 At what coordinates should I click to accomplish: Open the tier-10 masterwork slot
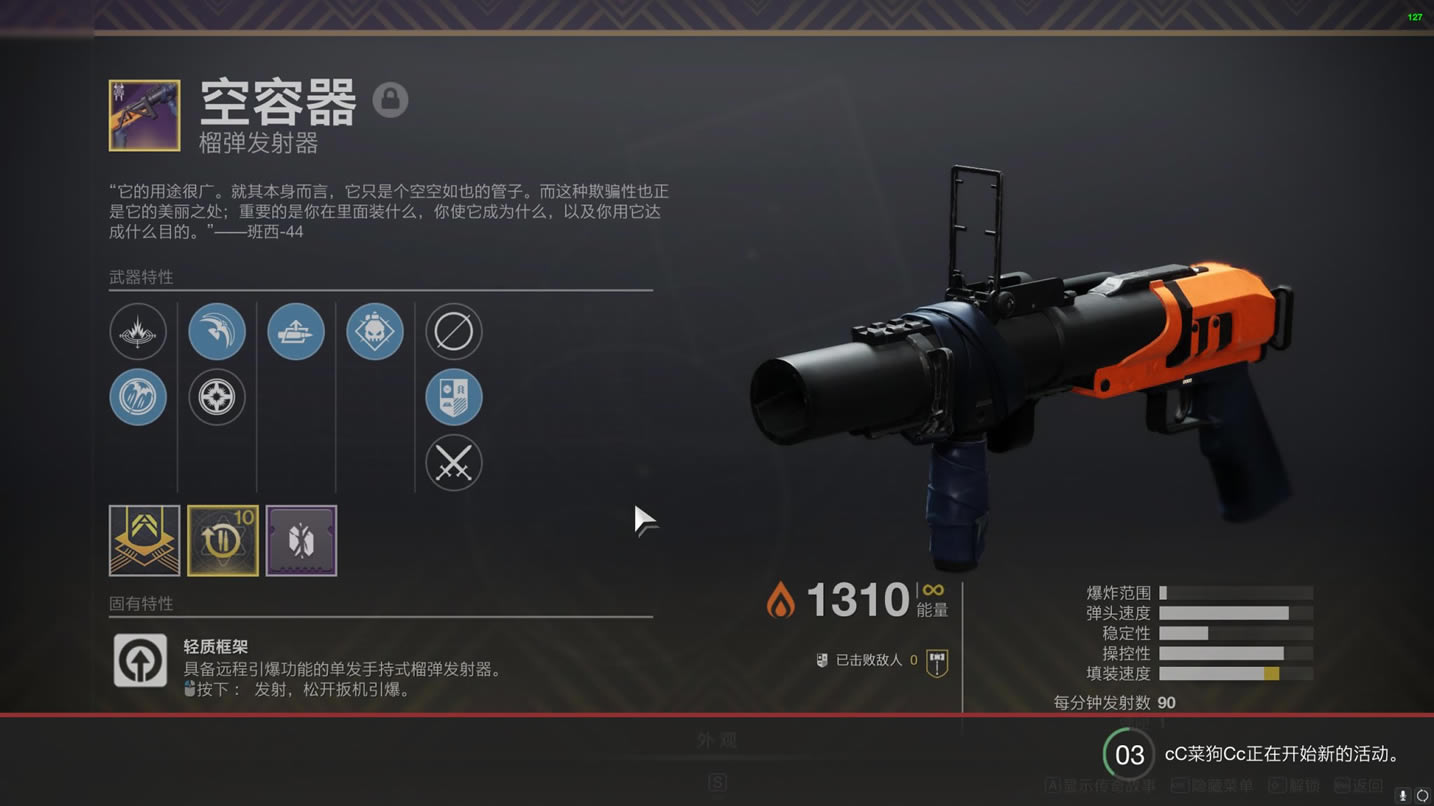click(x=222, y=540)
